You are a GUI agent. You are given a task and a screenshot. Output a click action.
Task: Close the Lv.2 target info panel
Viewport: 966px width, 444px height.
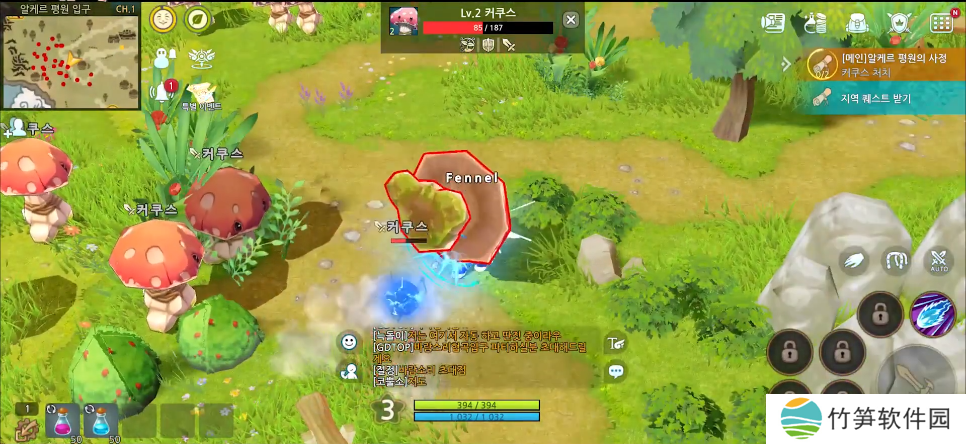click(x=570, y=20)
